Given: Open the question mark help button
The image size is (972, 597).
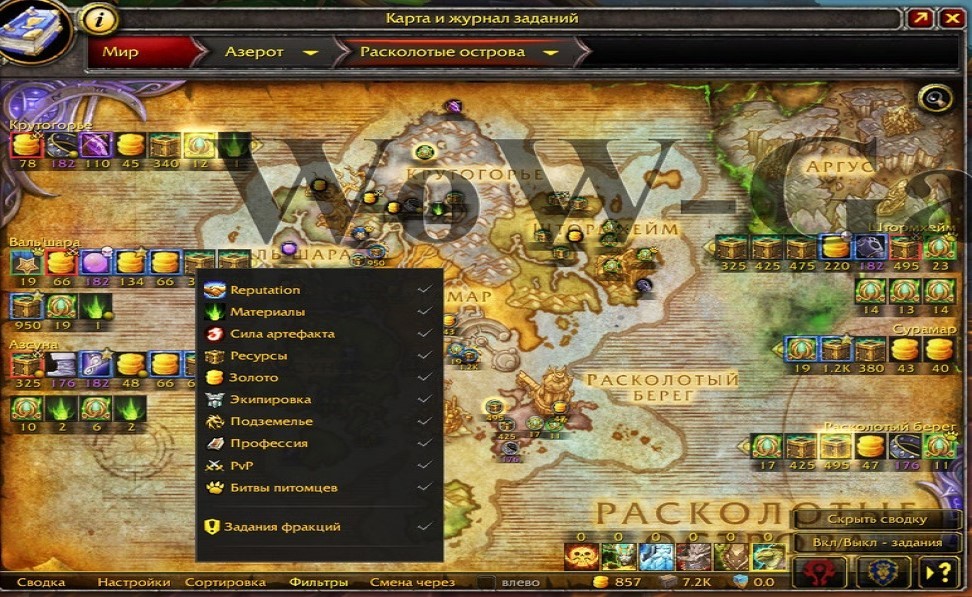Looking at the screenshot, I should [941, 573].
